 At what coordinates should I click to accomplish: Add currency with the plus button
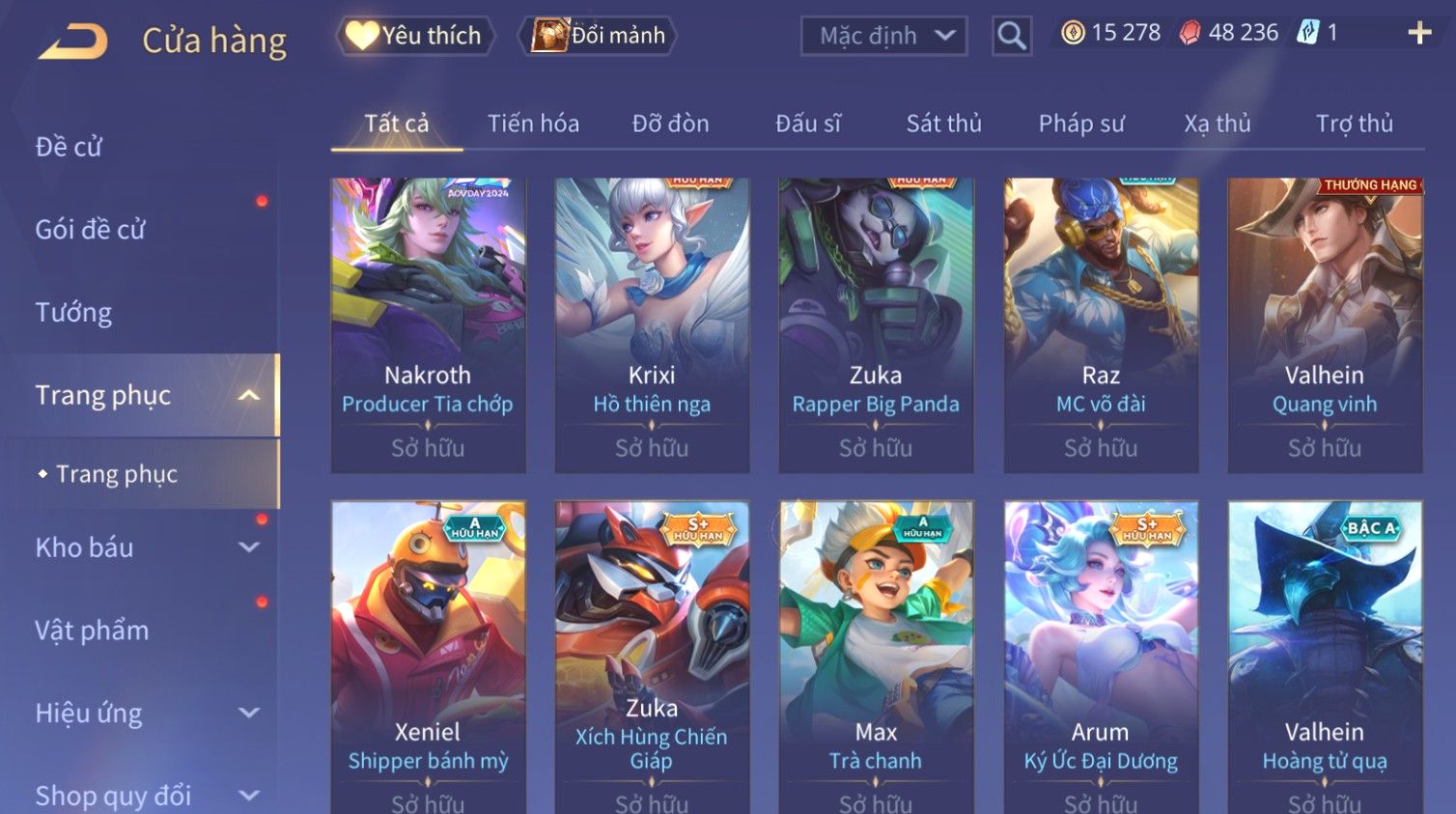[1419, 33]
